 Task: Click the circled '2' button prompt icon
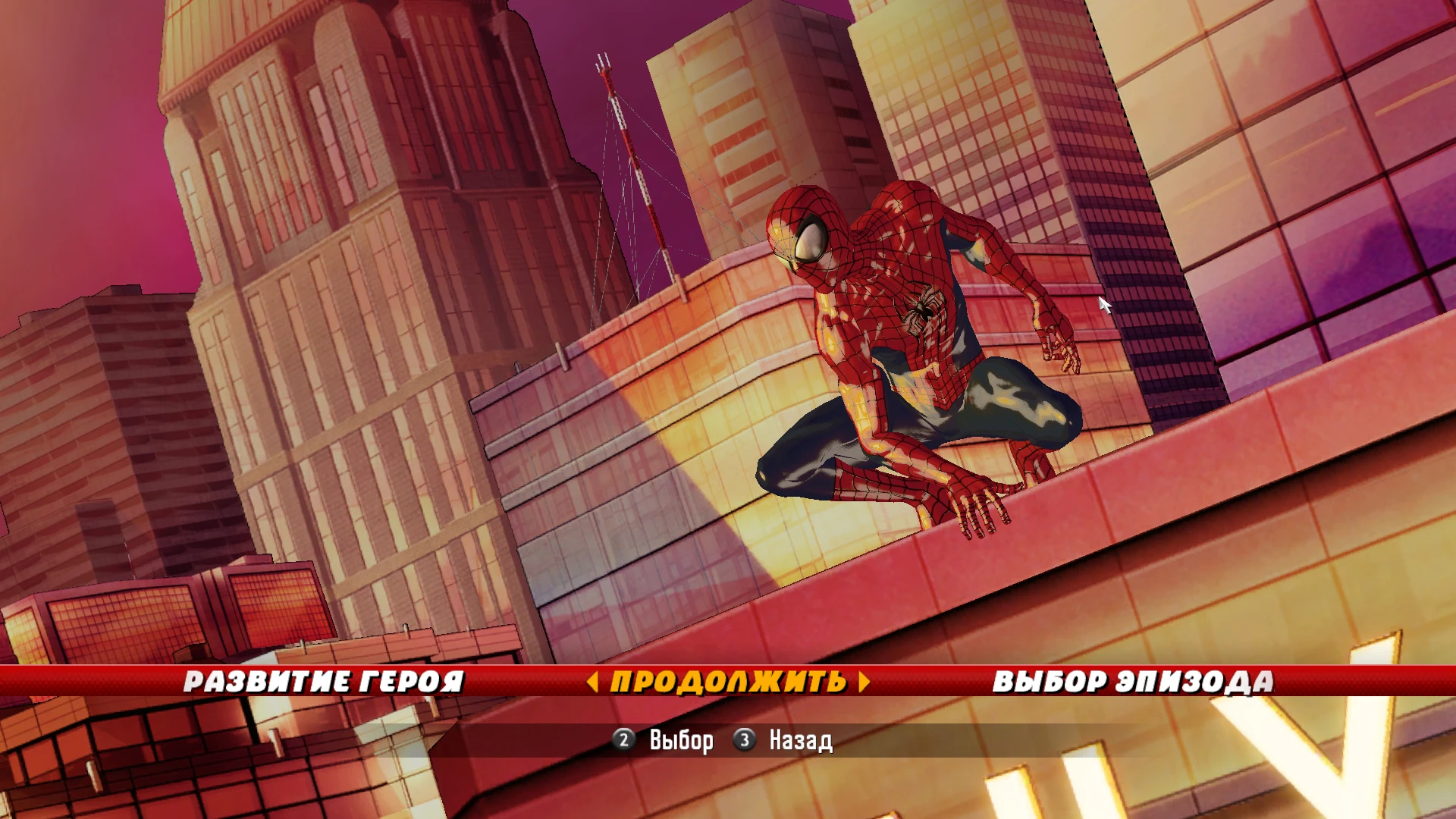[x=623, y=739]
